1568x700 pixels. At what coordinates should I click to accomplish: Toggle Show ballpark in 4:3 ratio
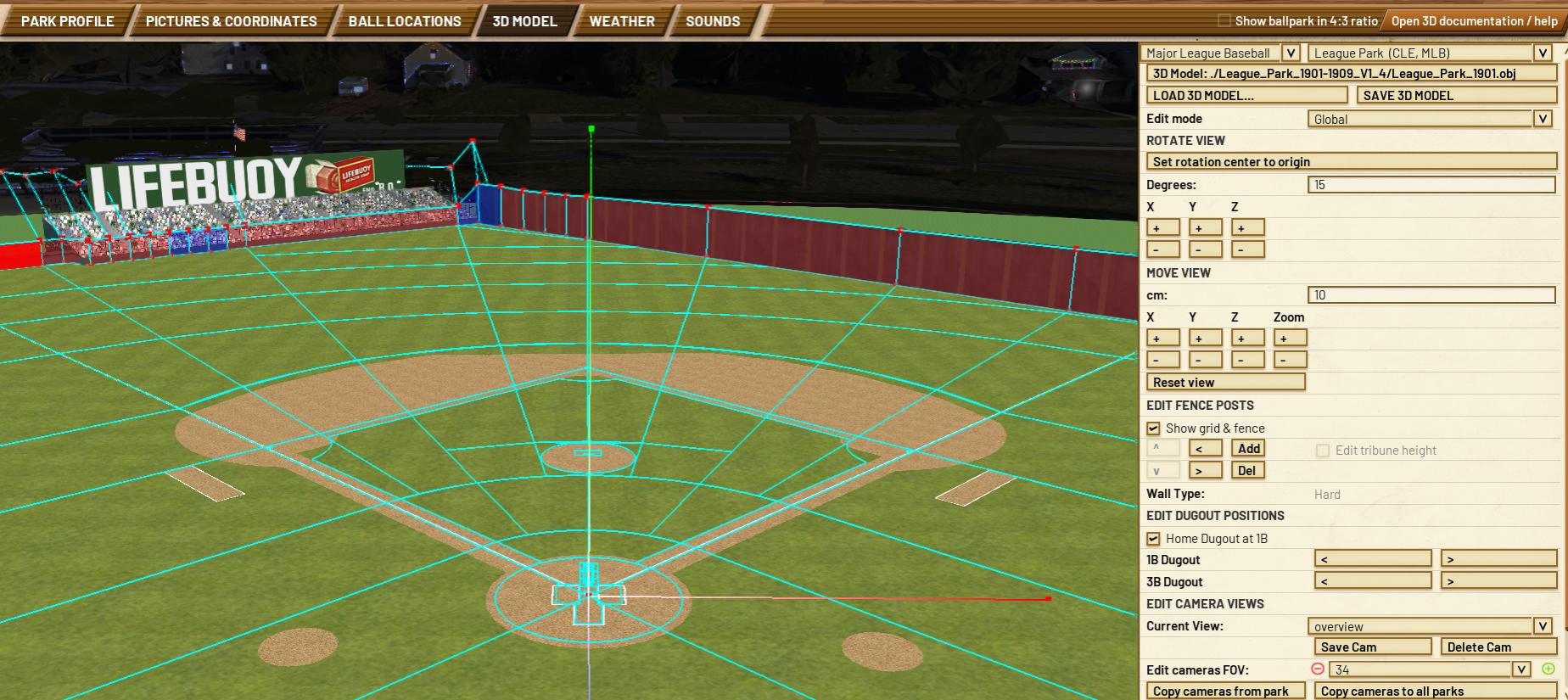click(1224, 20)
